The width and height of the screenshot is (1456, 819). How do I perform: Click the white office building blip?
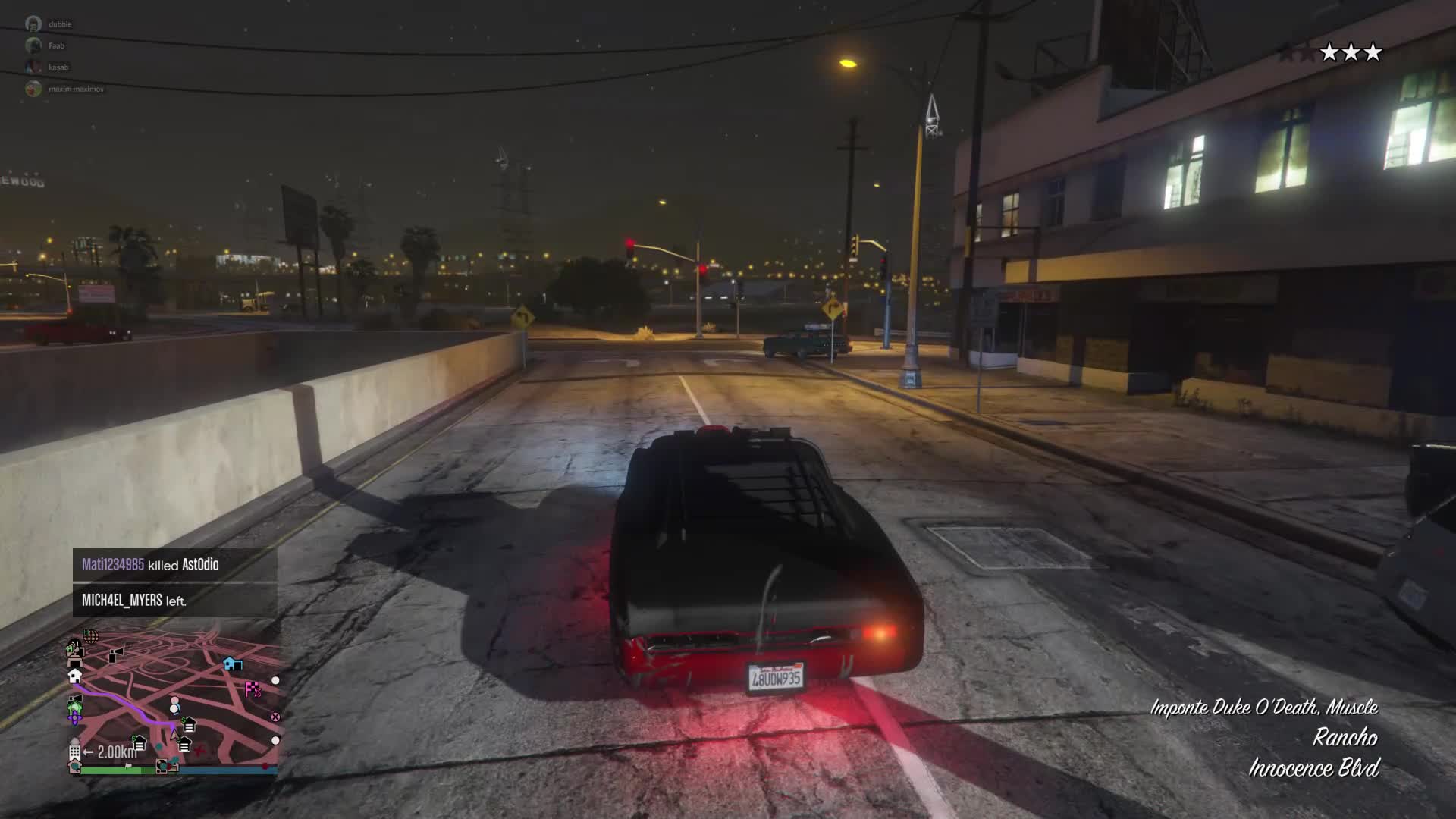point(74,752)
